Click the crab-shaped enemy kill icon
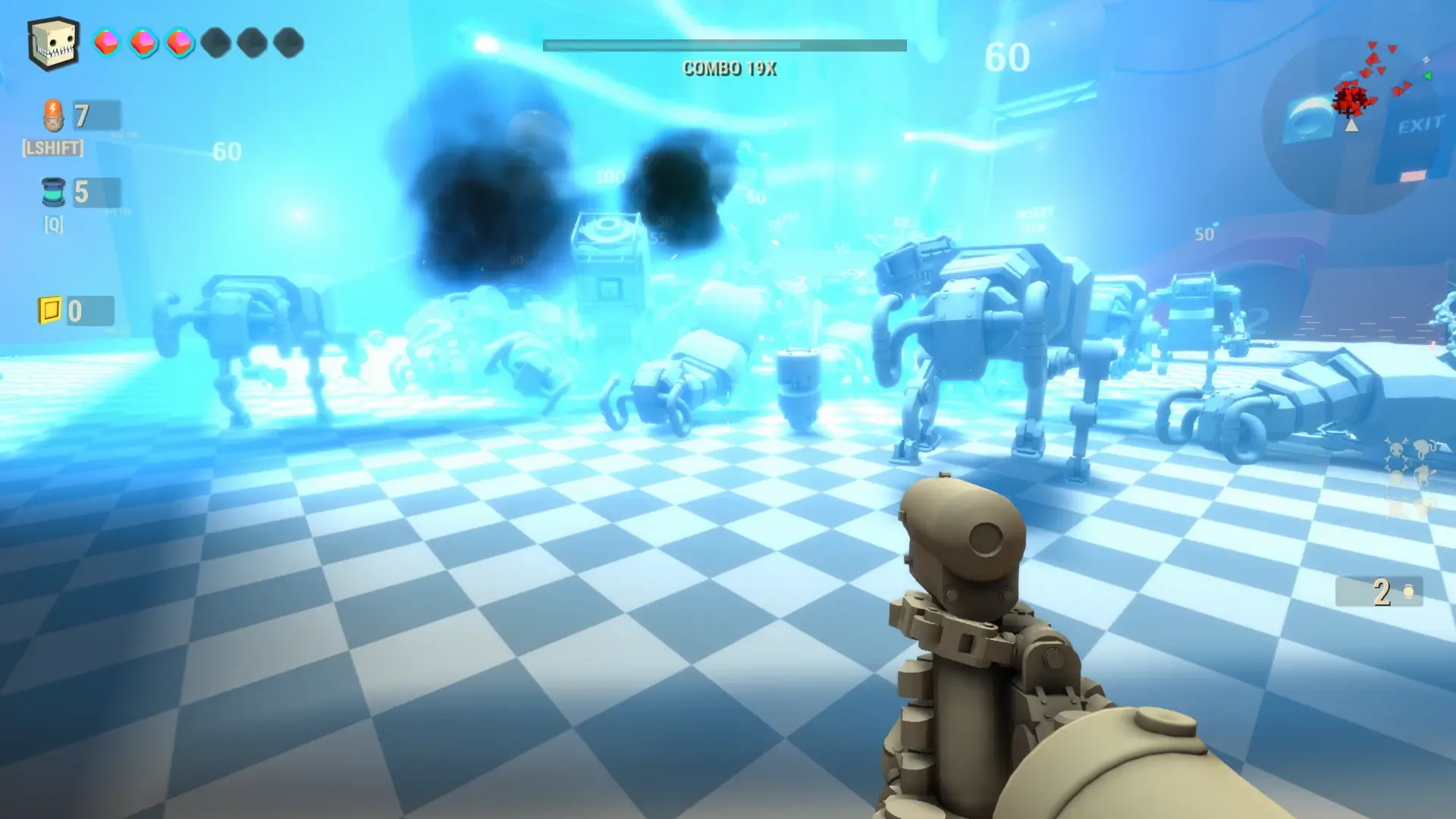 point(1424,475)
